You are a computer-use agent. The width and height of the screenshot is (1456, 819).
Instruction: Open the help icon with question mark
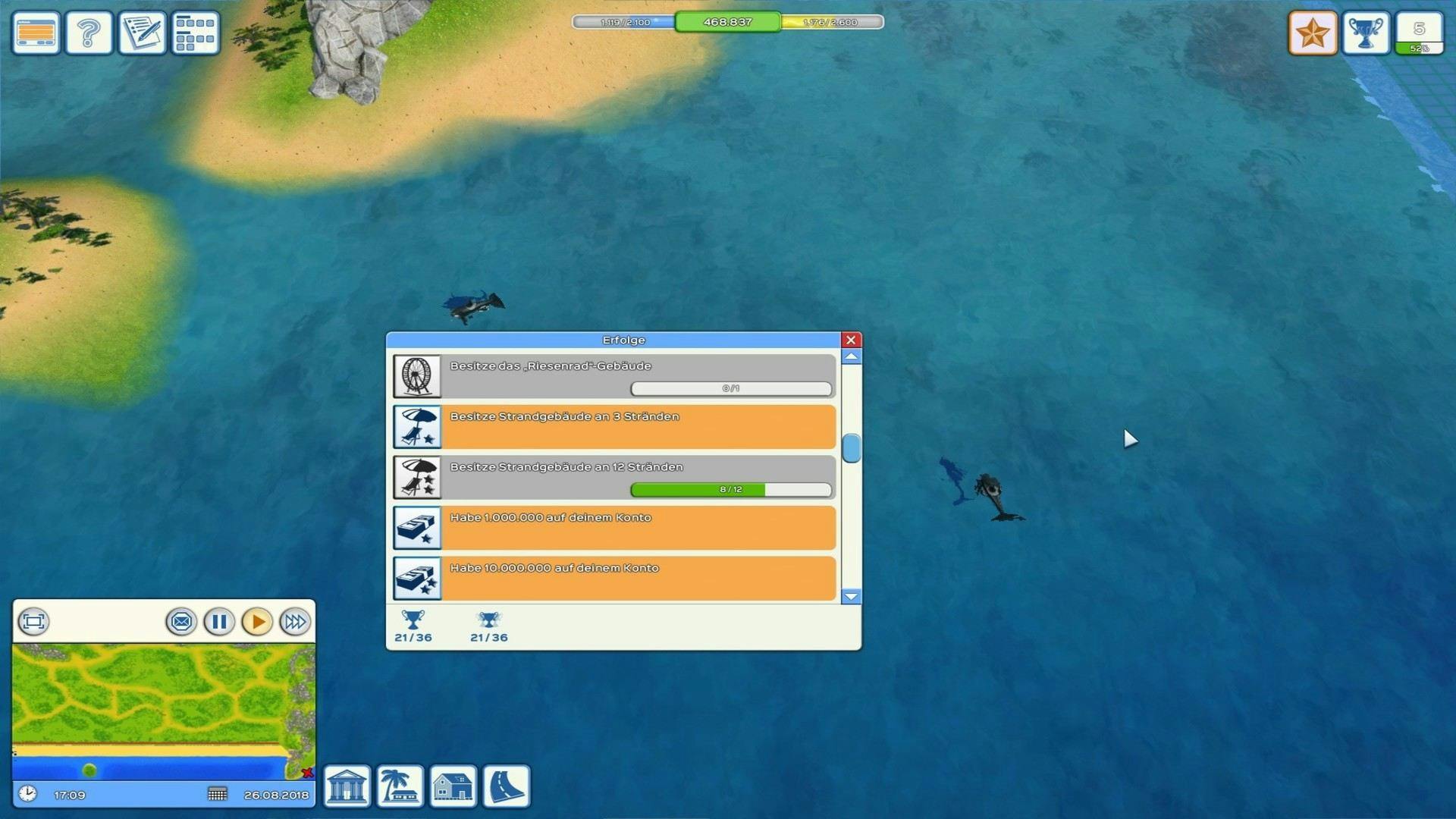(x=88, y=32)
